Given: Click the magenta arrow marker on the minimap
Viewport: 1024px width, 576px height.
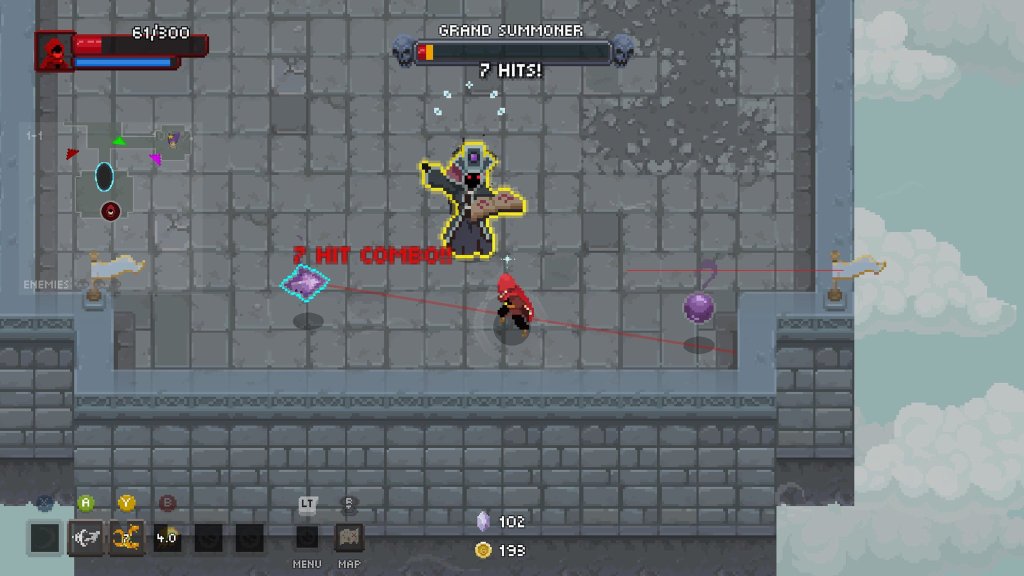Looking at the screenshot, I should click(155, 158).
